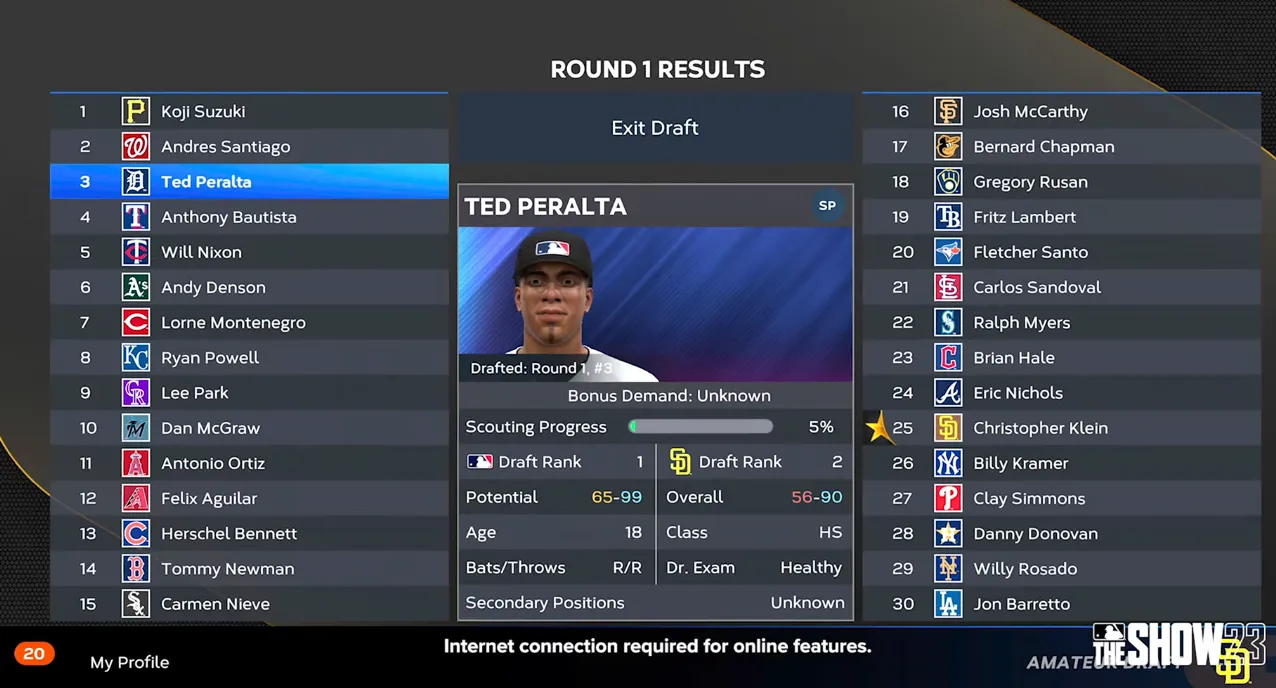View last pick Jon Barretto
This screenshot has width=1276, height=688.
pos(1060,604)
